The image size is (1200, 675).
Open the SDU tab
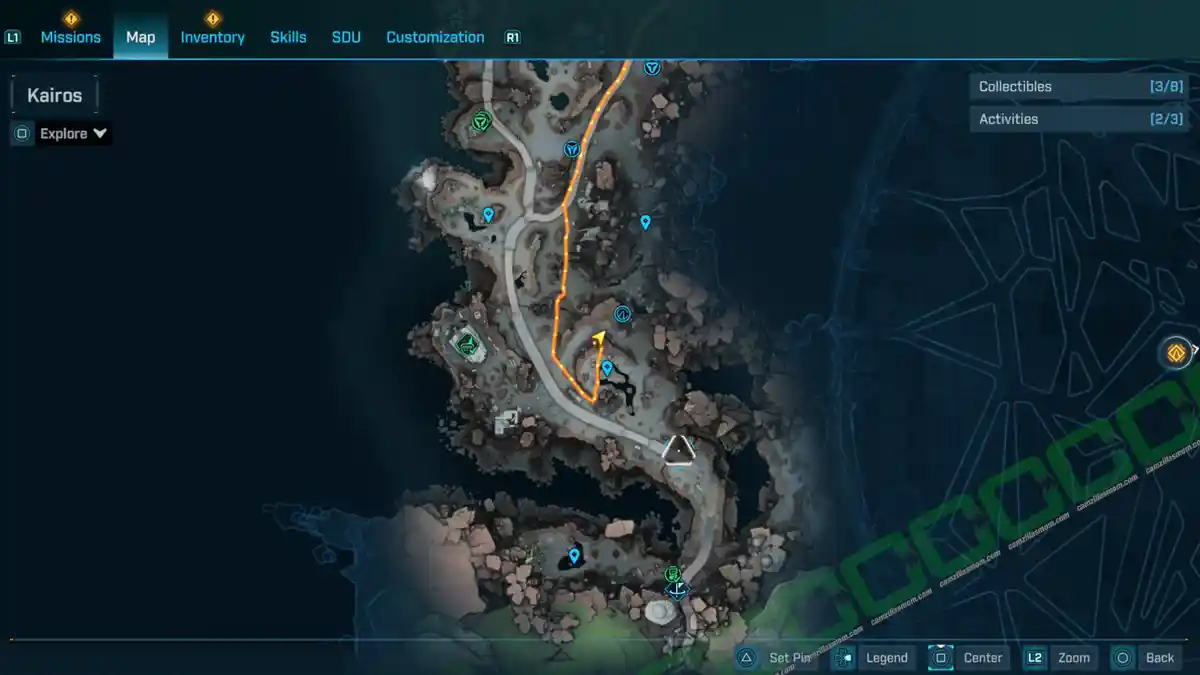(346, 37)
